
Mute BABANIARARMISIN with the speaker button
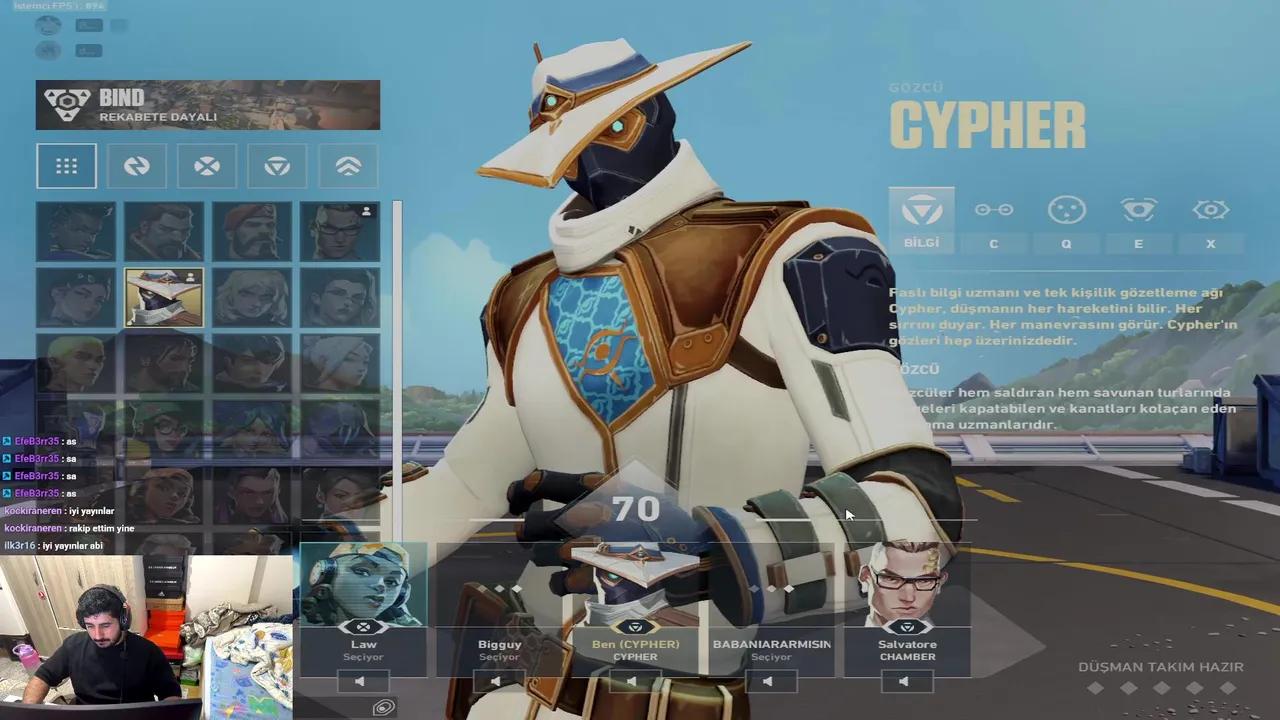coord(771,682)
